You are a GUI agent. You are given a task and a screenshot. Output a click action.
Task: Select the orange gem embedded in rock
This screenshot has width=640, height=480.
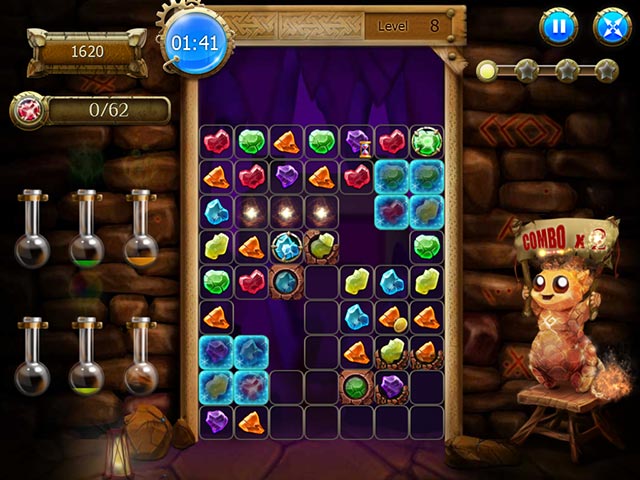(427, 351)
